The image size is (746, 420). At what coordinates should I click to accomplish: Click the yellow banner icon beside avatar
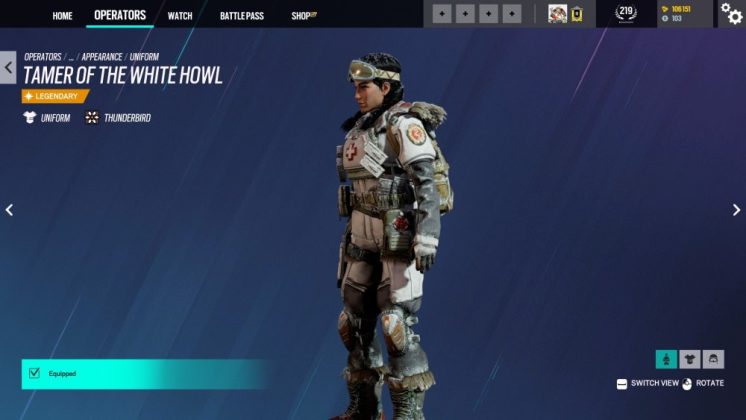pos(577,14)
